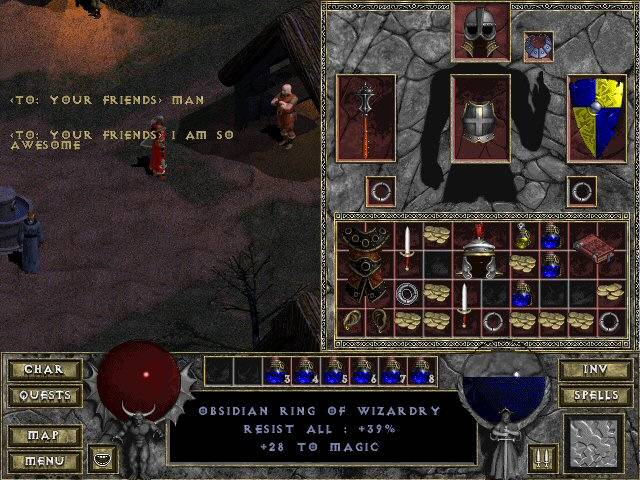The width and height of the screenshot is (640, 480).
Task: Close the INV inventory panel
Action: (594, 370)
